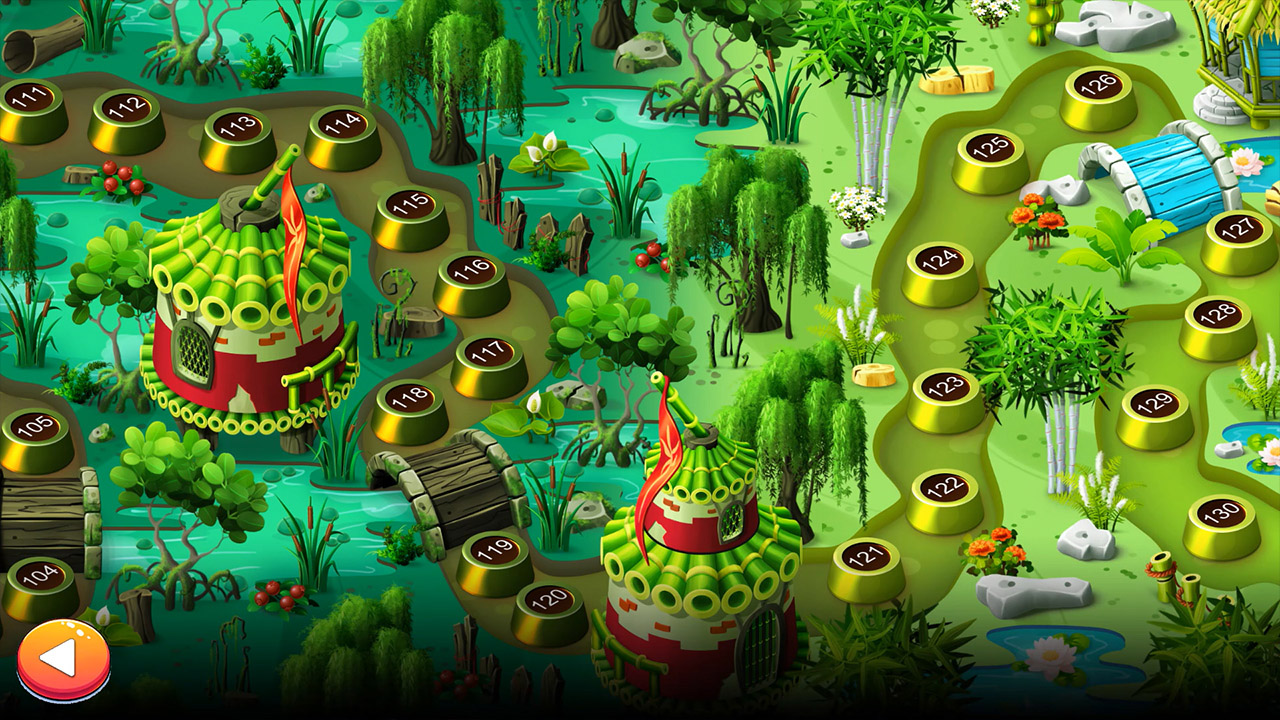Select level 117

pos(487,354)
